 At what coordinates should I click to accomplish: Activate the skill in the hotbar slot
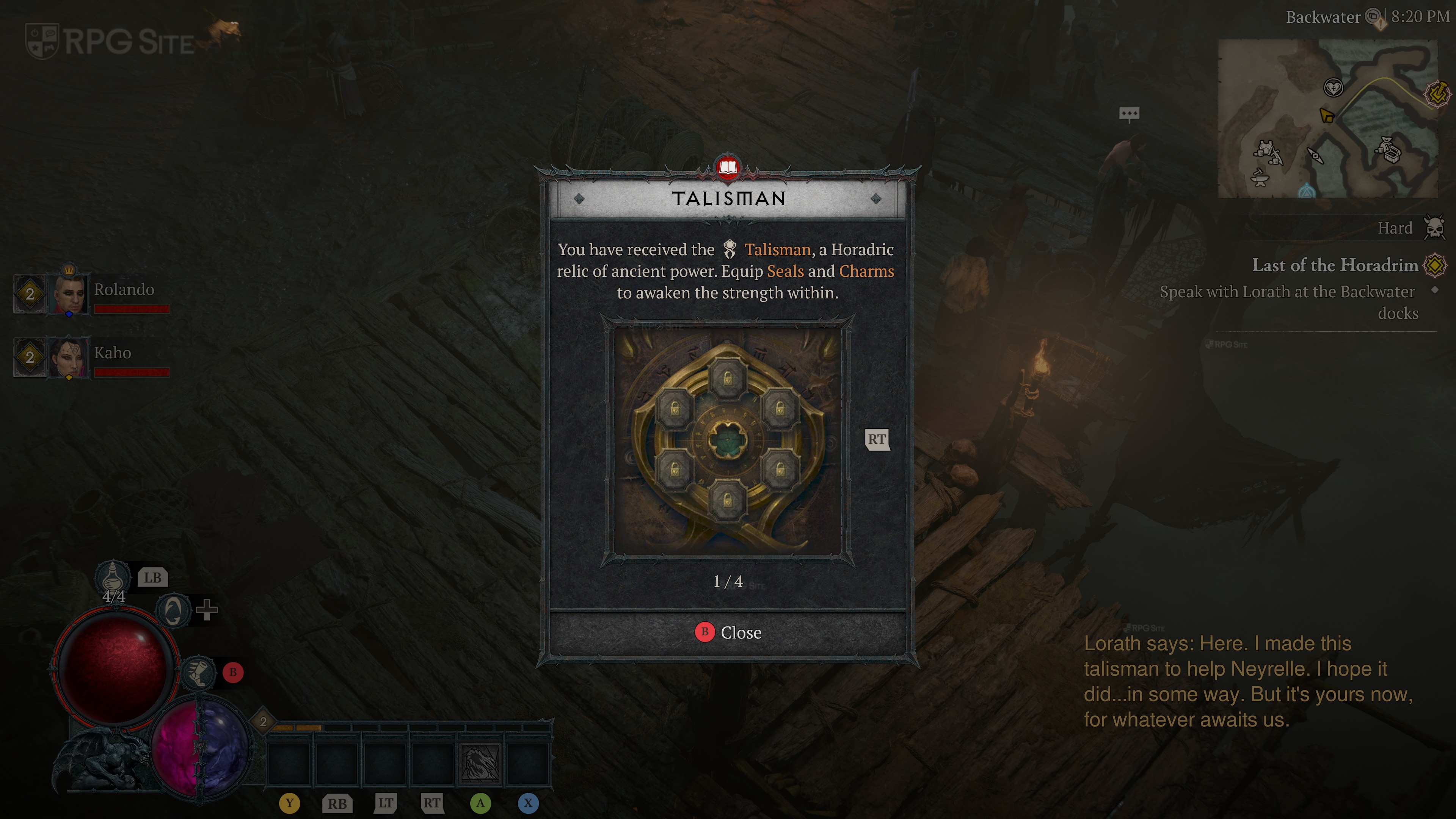[x=480, y=763]
